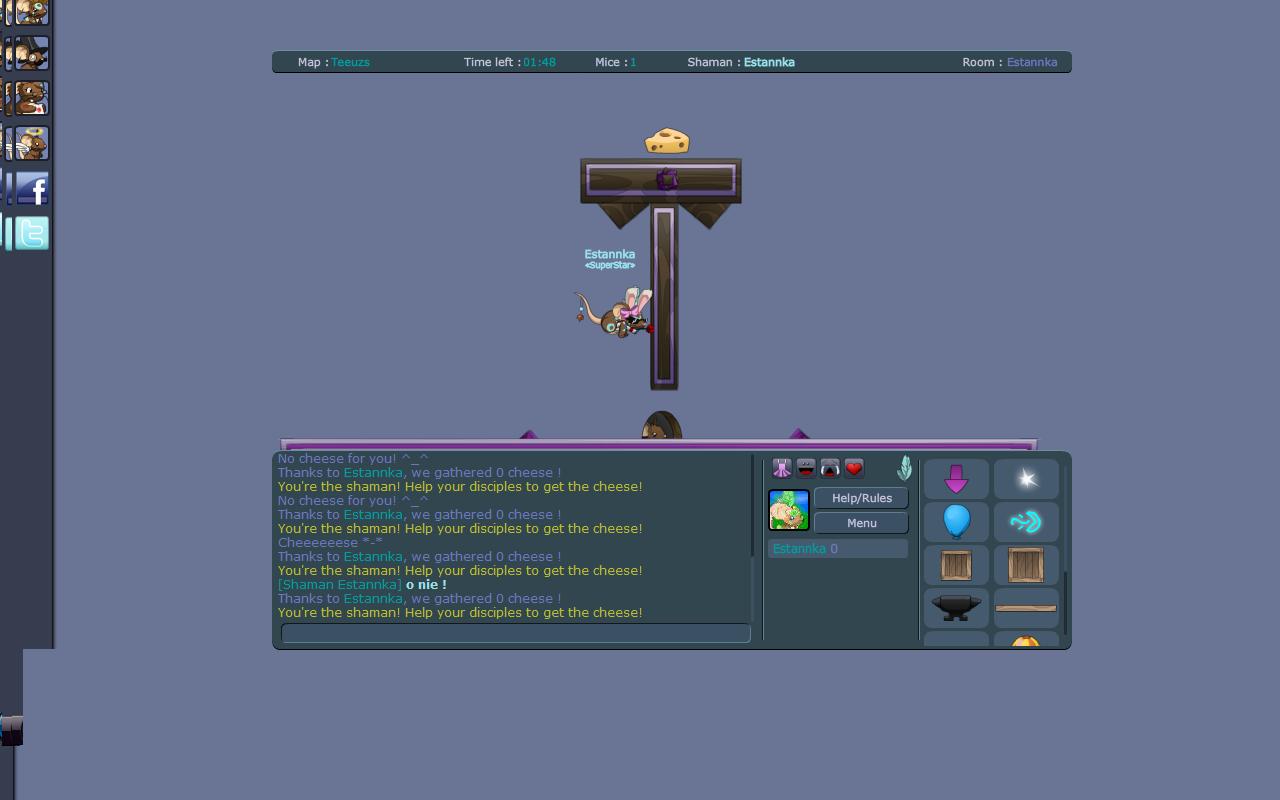Viewport: 1280px width, 800px height.
Task: Click the laughing face emote
Action: (805, 467)
